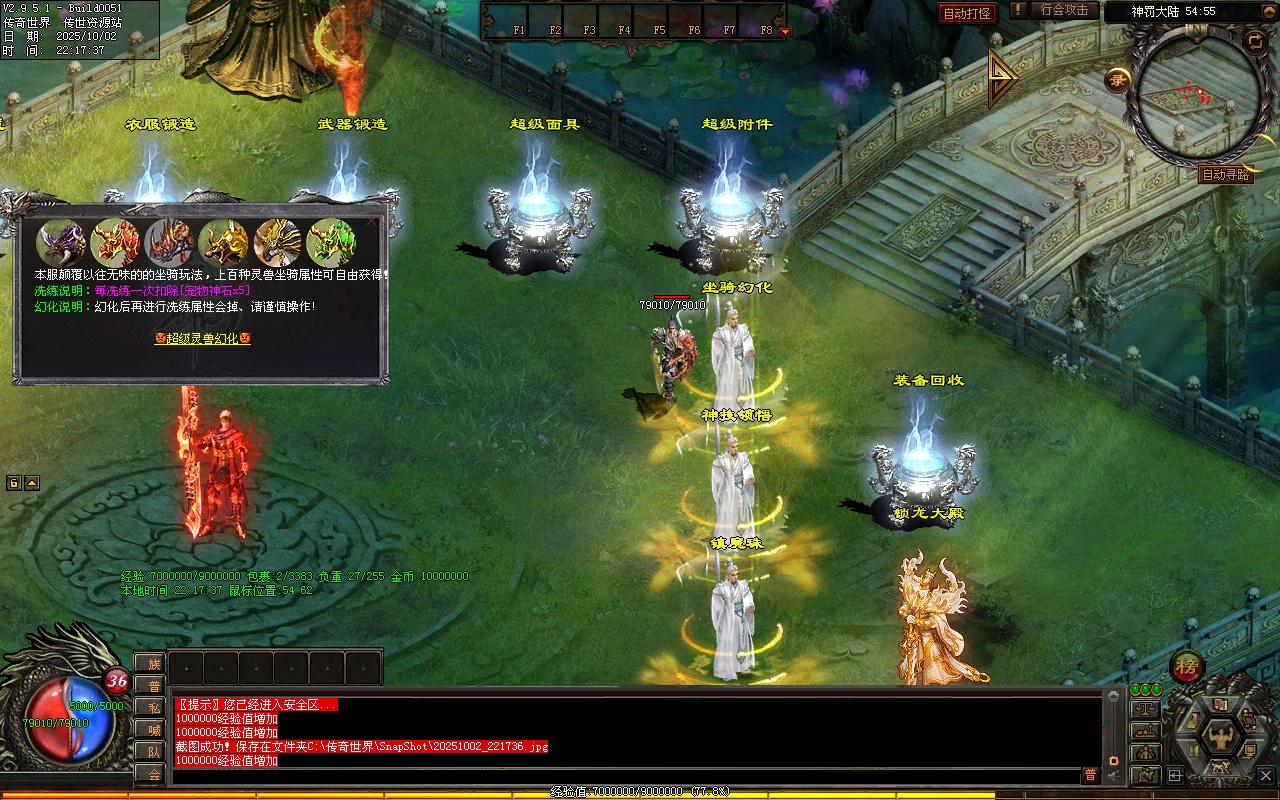Switch to the 喊 shout chat channel
Viewport: 1280px width, 800px height.
point(153,730)
